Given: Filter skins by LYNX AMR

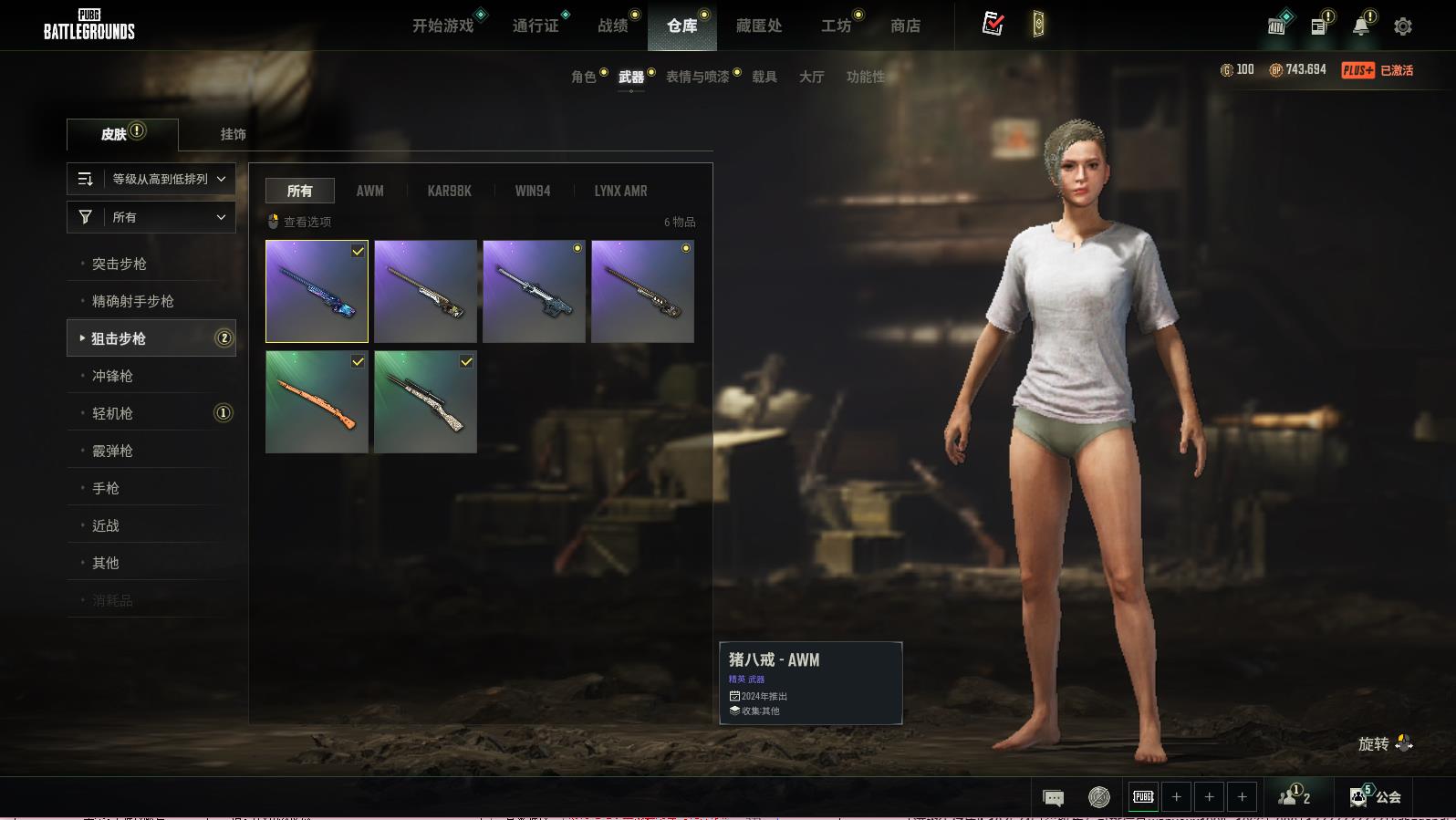Looking at the screenshot, I should (620, 191).
